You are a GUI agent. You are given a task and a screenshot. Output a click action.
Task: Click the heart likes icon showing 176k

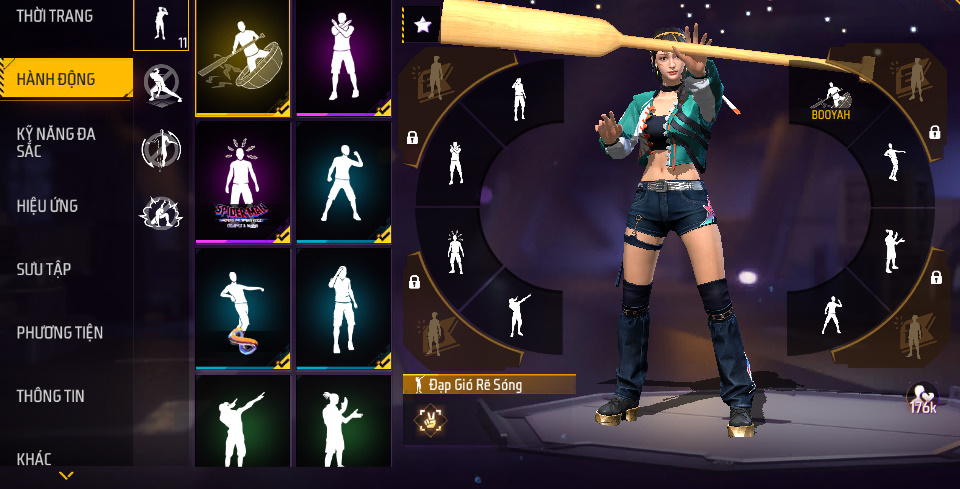[x=922, y=397]
